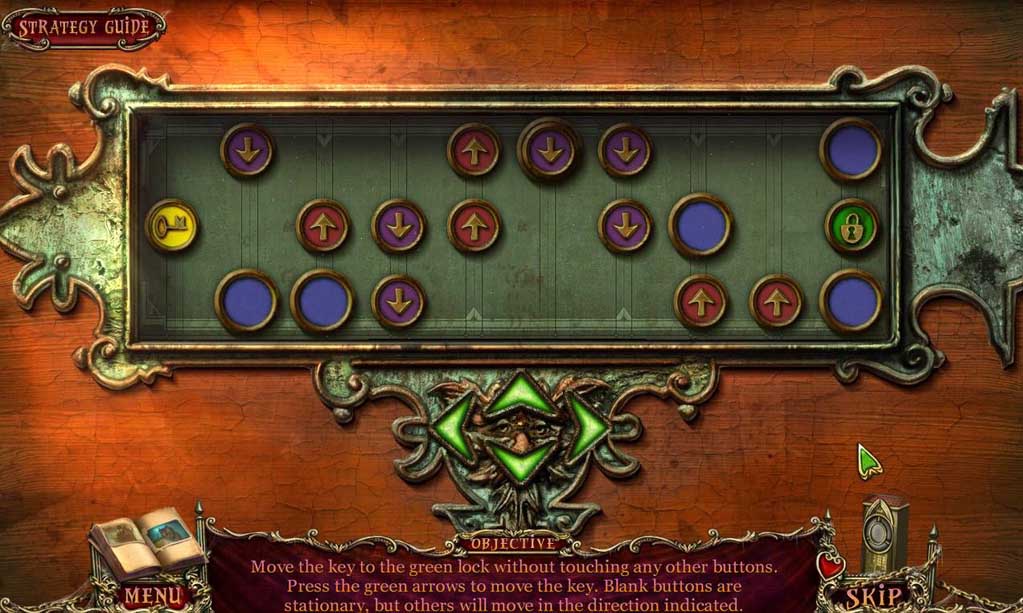Select the green padlock button
Screen dimensions: 1023x613
pos(852,226)
